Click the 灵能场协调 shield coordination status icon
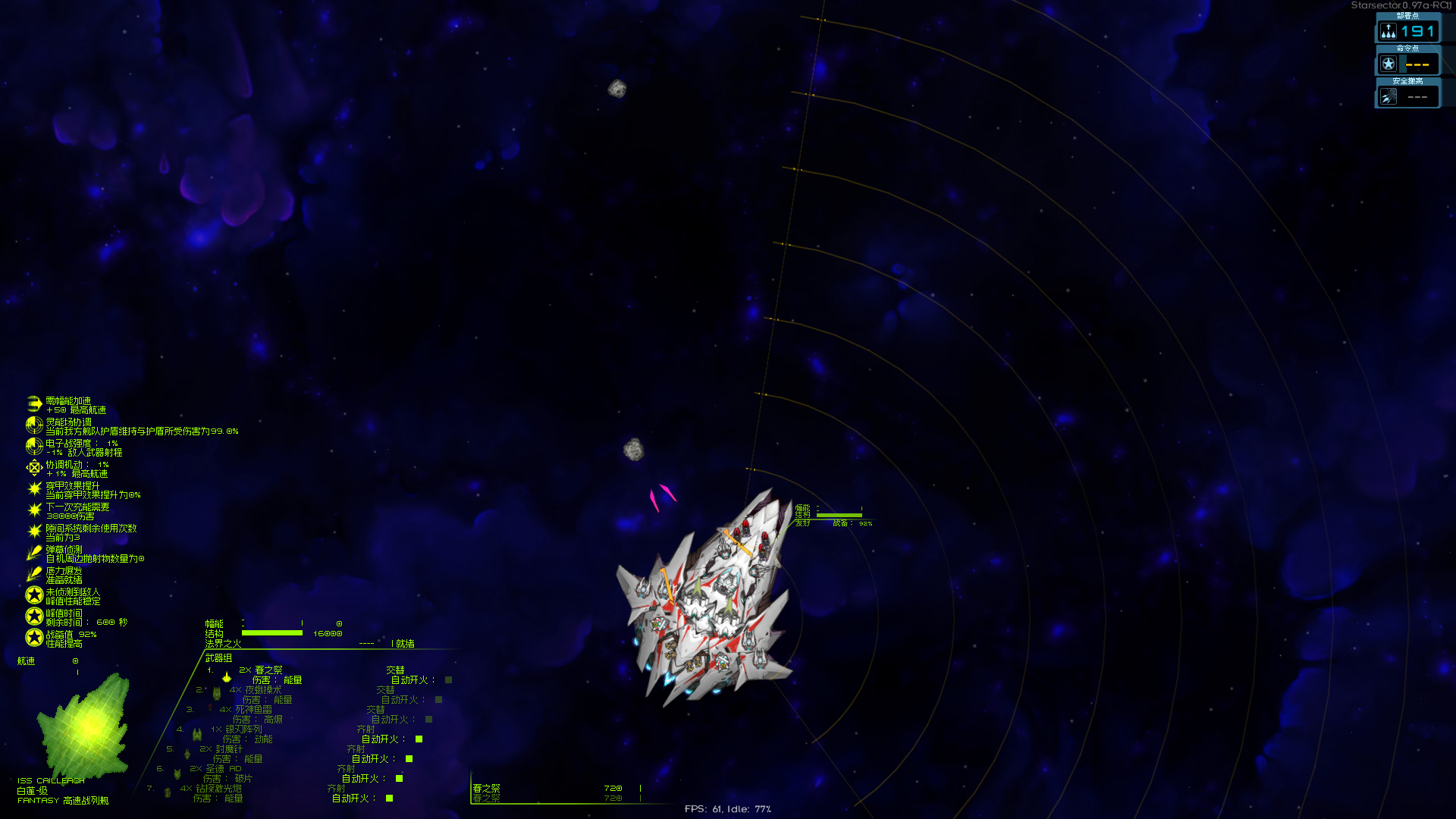 coord(34,426)
